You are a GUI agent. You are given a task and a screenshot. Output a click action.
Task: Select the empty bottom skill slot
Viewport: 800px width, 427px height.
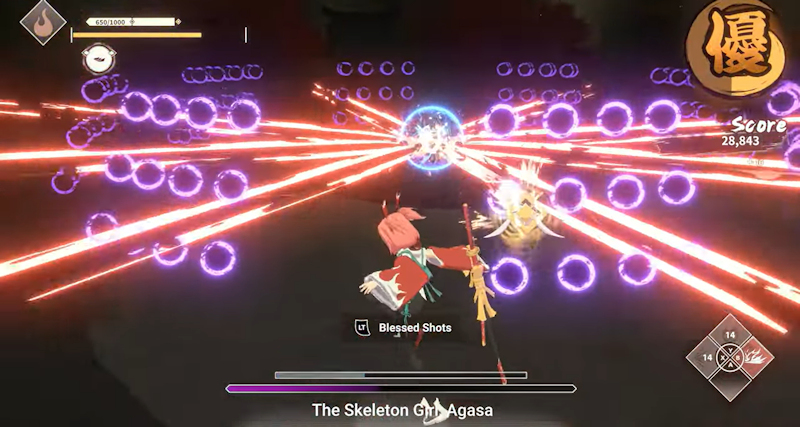pos(730,380)
